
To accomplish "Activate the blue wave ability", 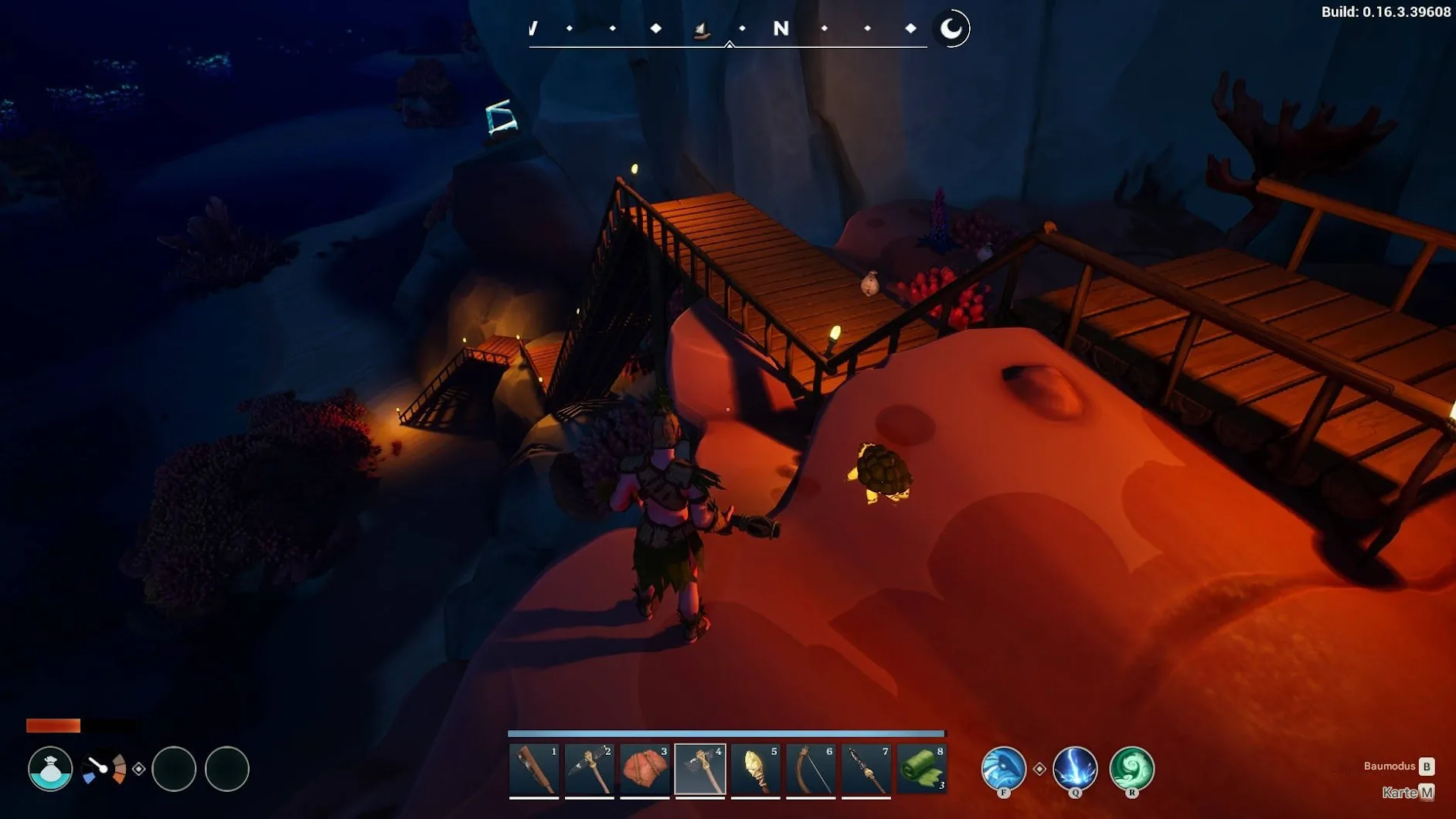I will [1003, 768].
